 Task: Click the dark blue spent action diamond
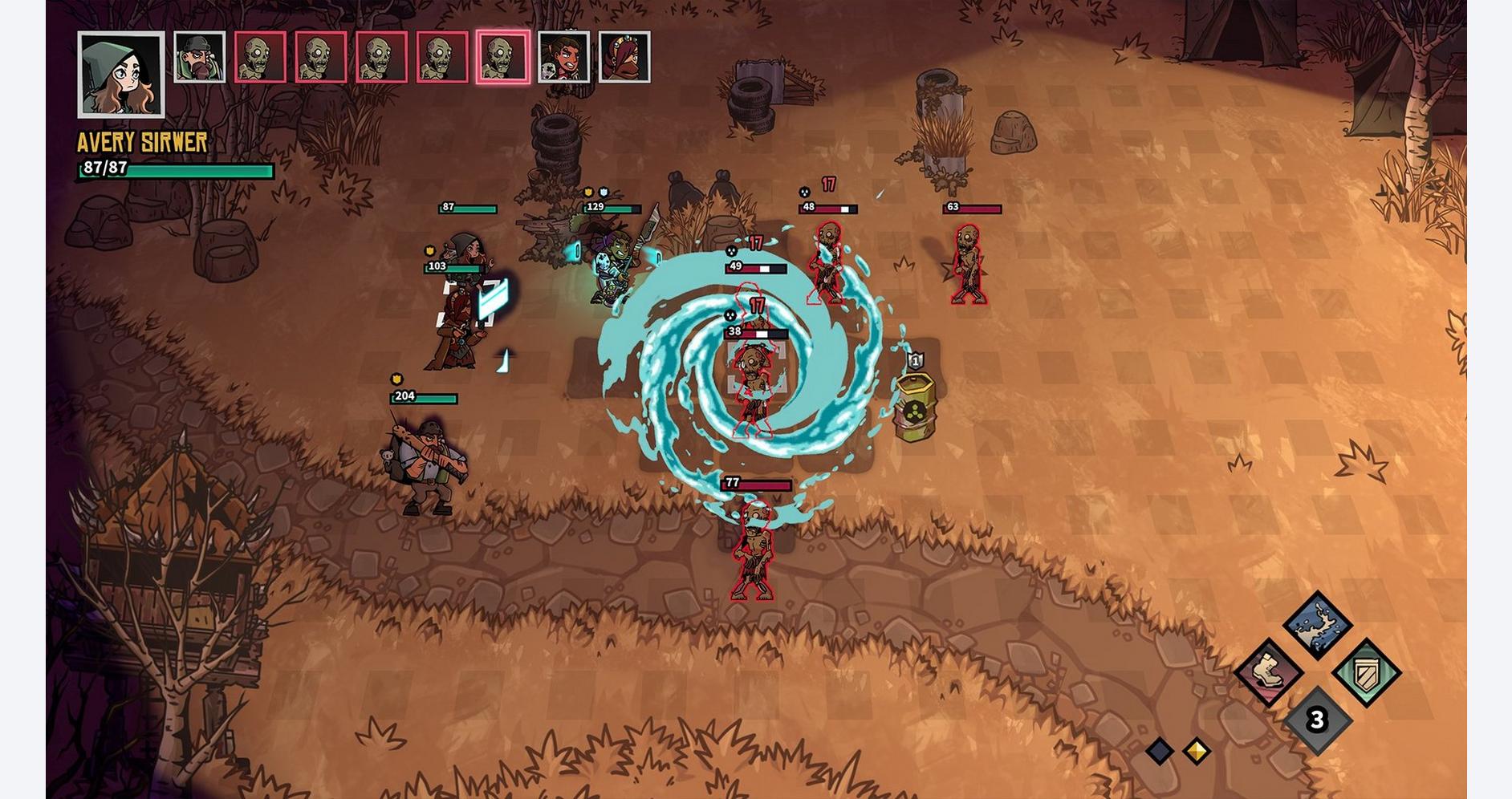click(x=1160, y=751)
